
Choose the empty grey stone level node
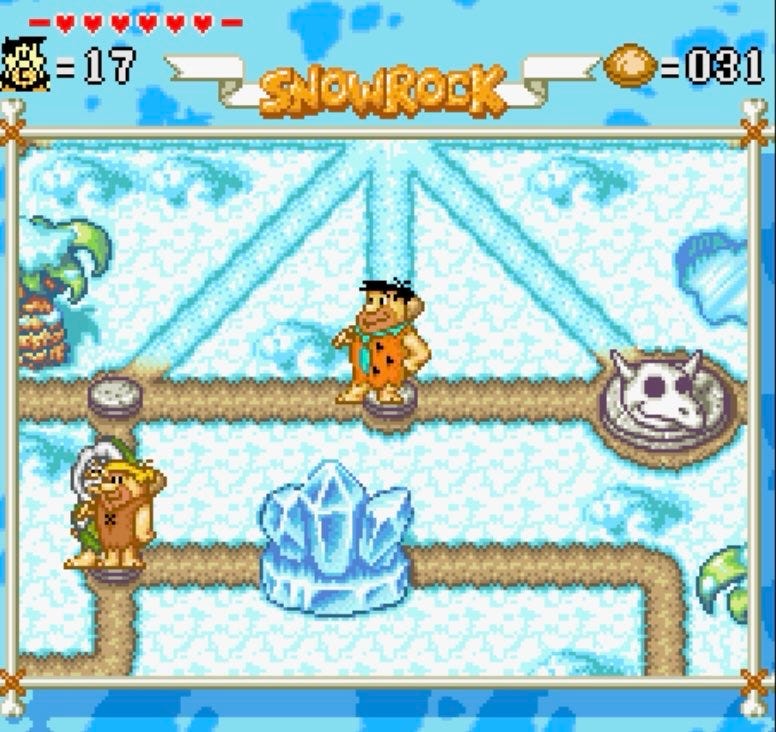115,394
